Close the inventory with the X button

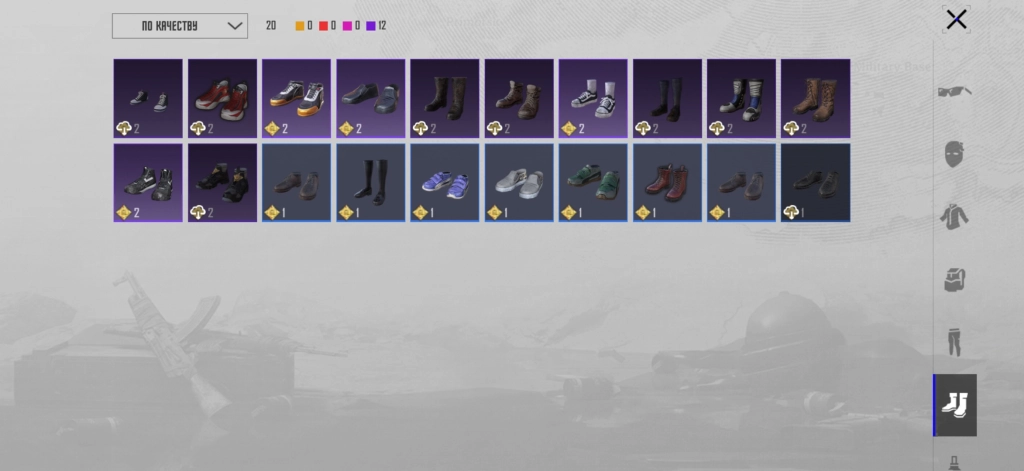[x=956, y=20]
